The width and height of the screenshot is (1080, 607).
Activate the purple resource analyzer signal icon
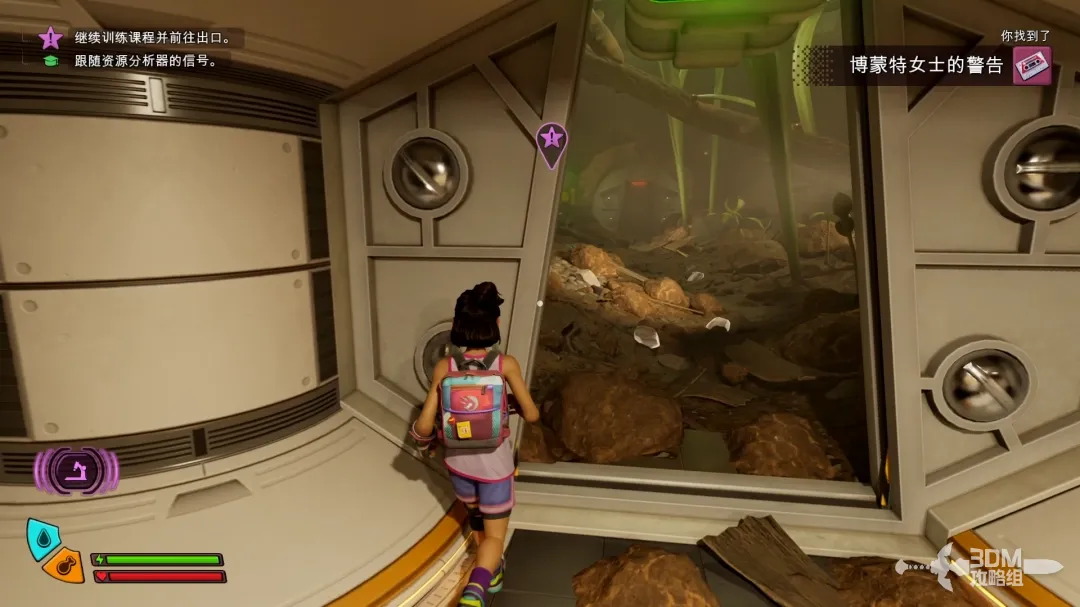[x=76, y=470]
